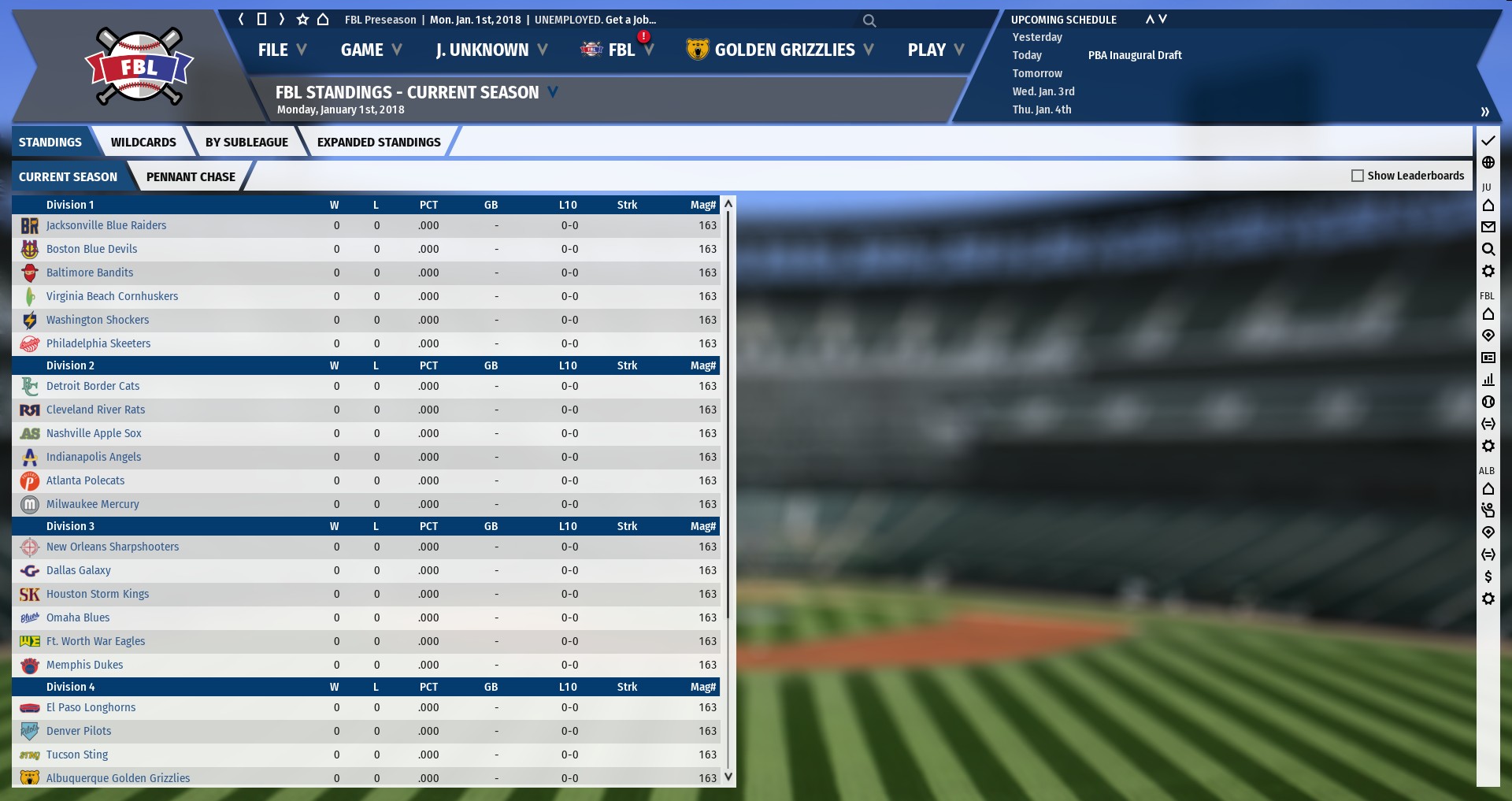Viewport: 1512px width, 801px height.
Task: Switch to the WILDCARDS tab
Action: tap(143, 143)
